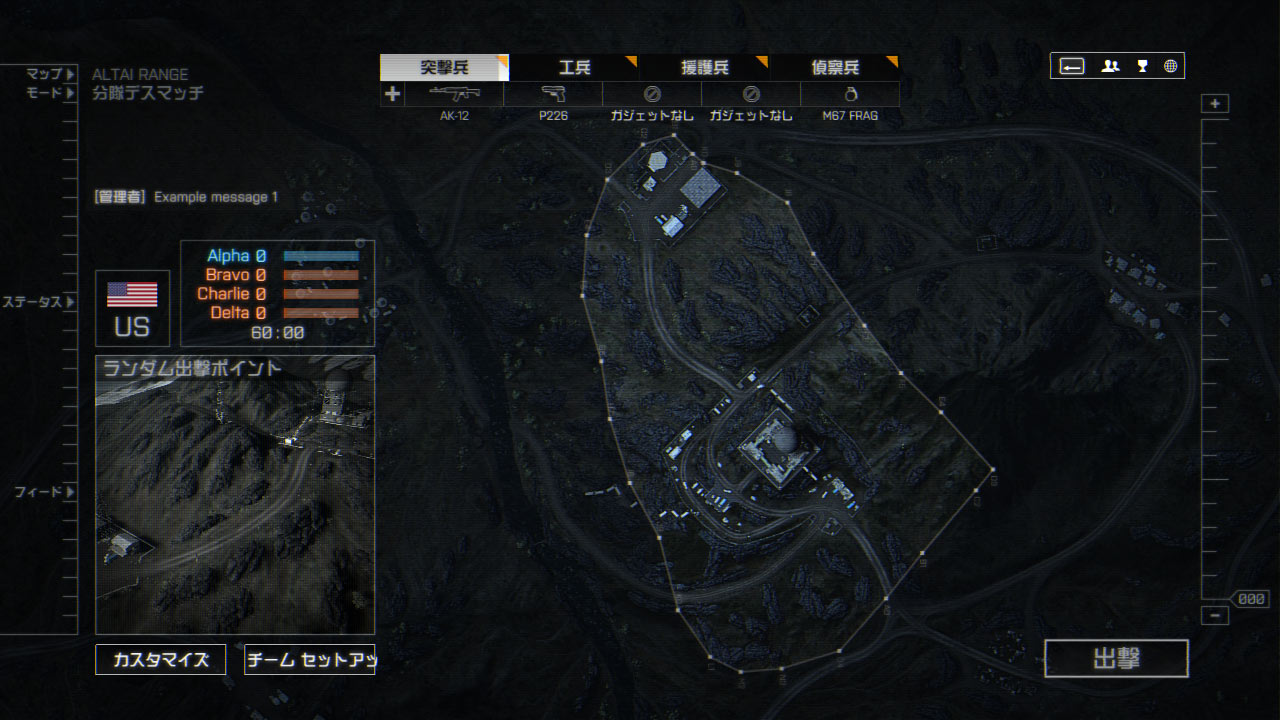The image size is (1280, 720).
Task: Expand the ステータス status side label
Action: pos(38,302)
